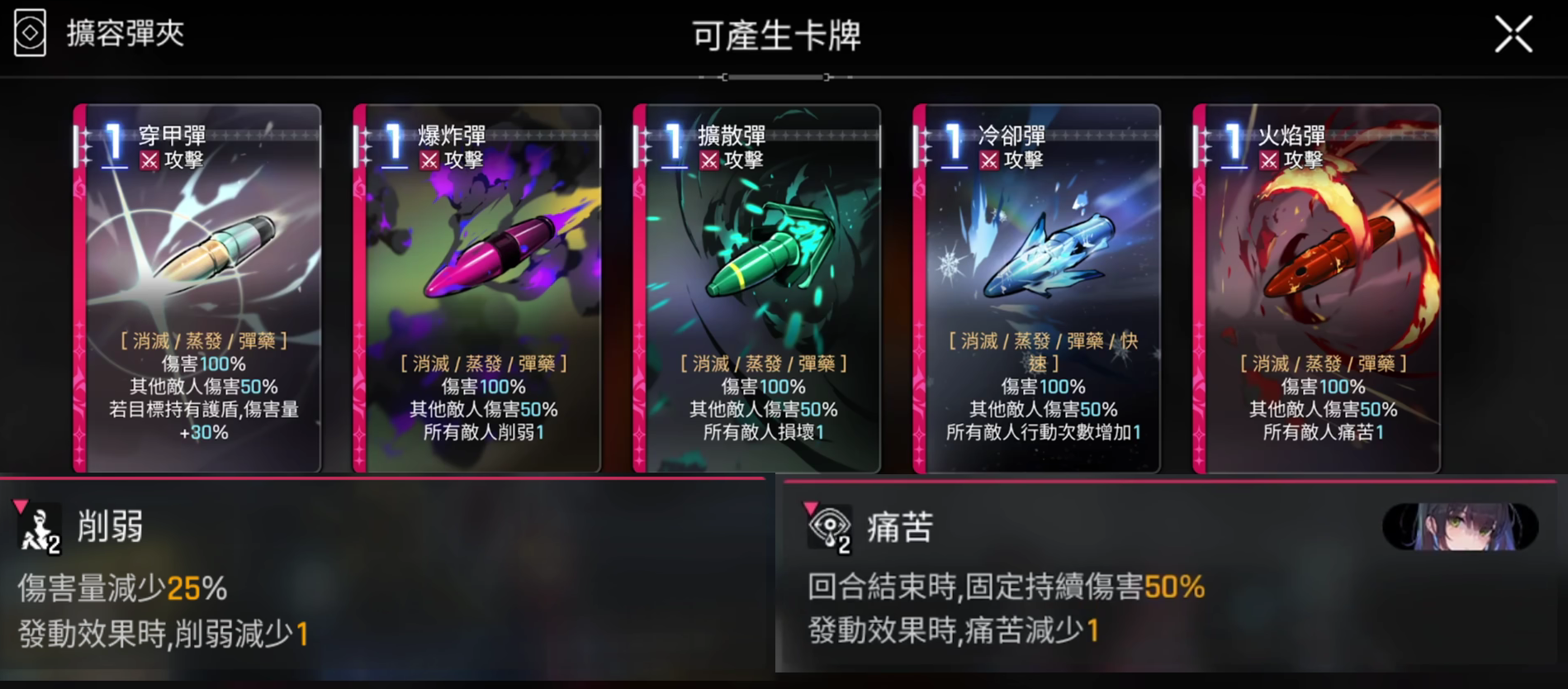Close the 可產生卡牌 overlay with X
Image resolution: width=1568 pixels, height=689 pixels.
coord(1514,34)
